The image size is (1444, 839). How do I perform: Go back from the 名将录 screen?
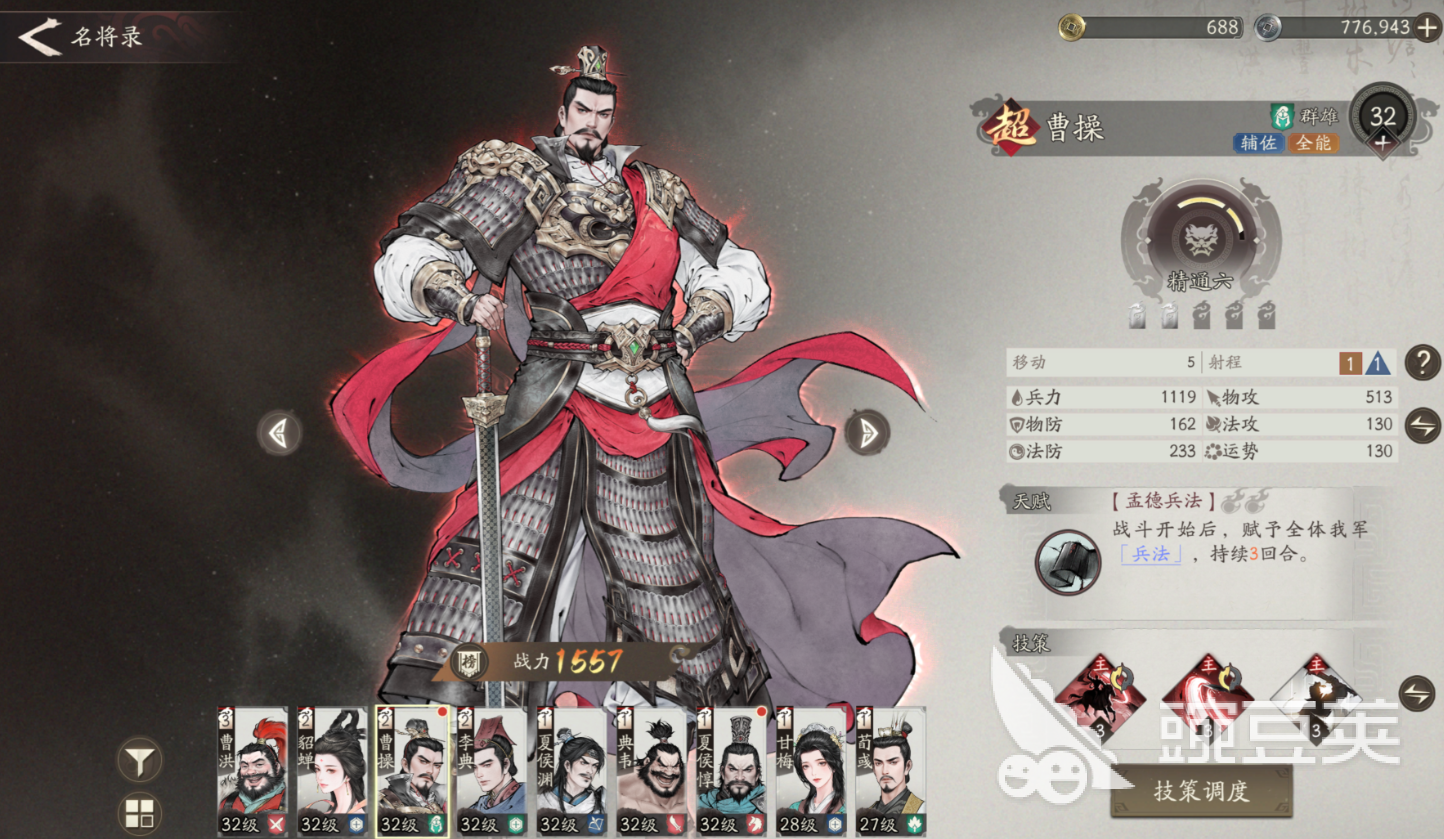tap(40, 37)
